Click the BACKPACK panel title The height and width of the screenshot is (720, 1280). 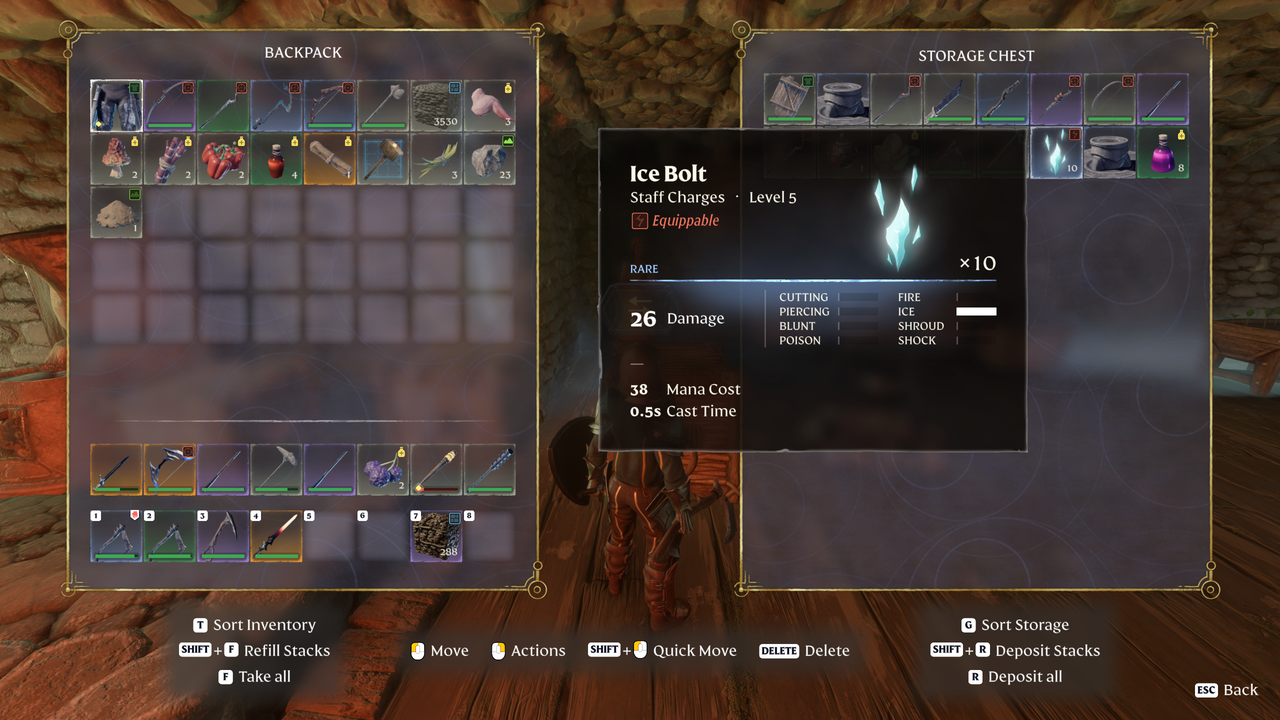pos(303,52)
